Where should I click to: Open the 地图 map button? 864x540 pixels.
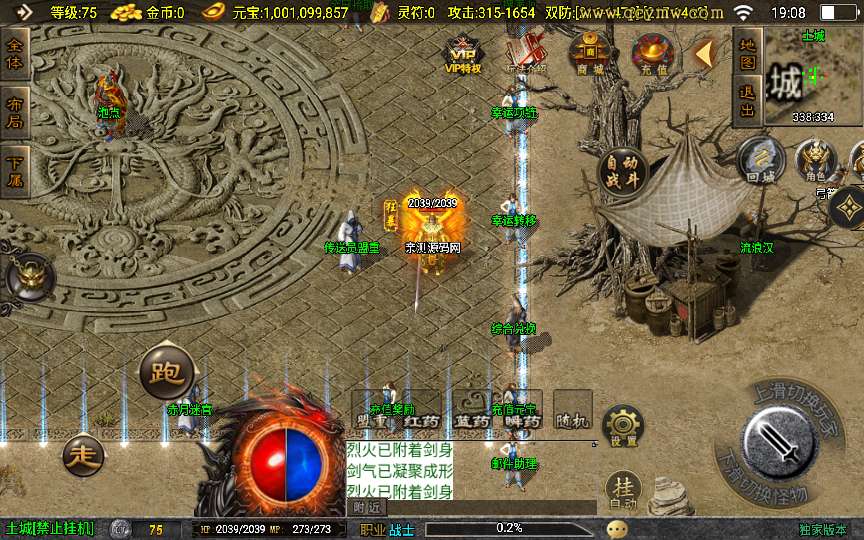pos(747,53)
